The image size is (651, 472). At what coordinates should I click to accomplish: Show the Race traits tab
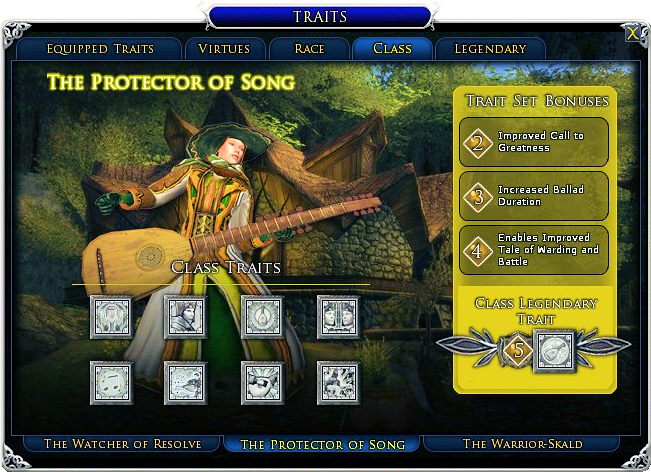309,49
